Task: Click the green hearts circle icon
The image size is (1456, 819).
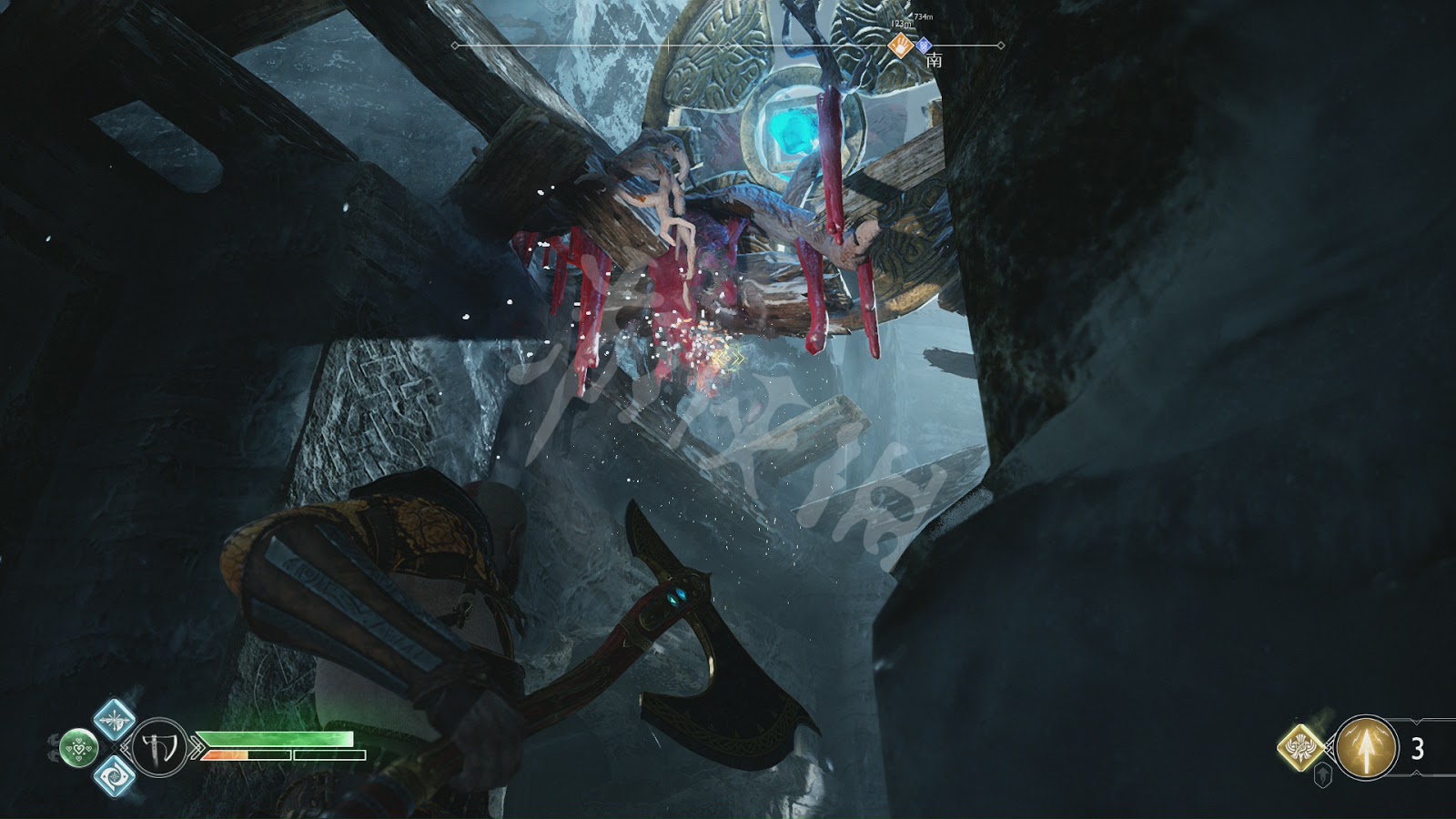Action: (80, 748)
